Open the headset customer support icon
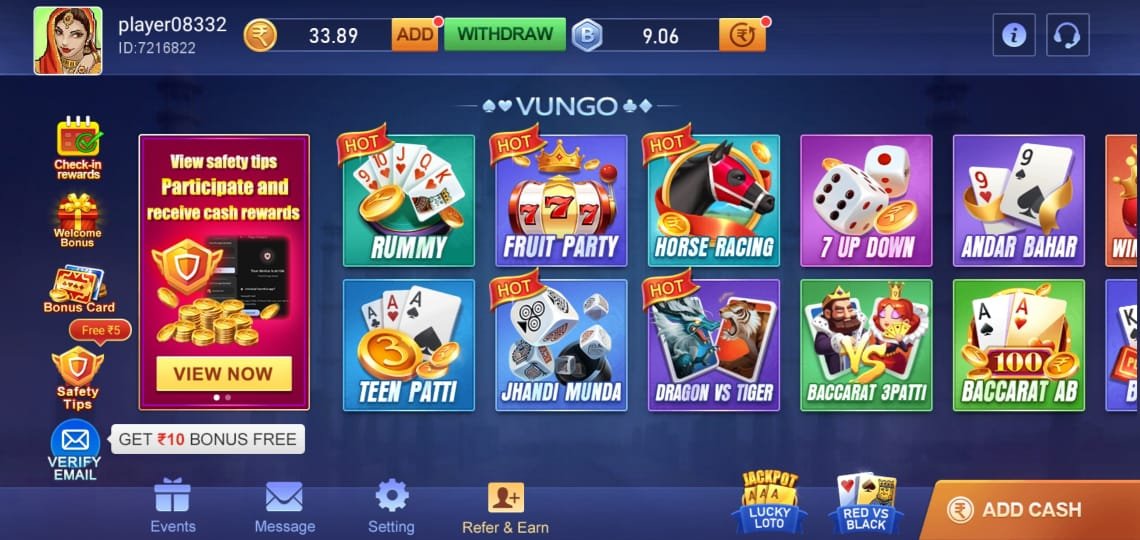This screenshot has height=540, width=1140. tap(1067, 36)
